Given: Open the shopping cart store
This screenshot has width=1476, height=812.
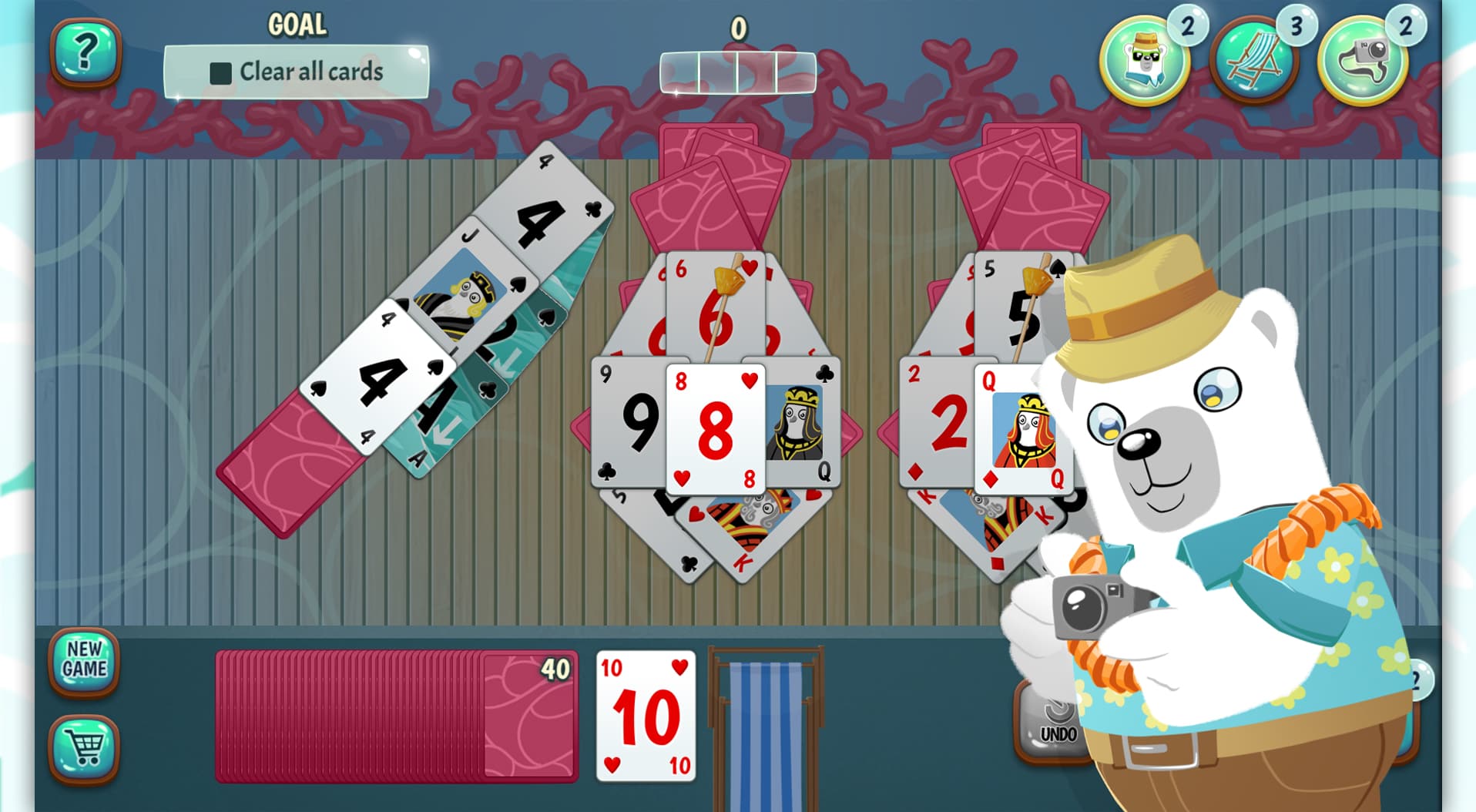Looking at the screenshot, I should pos(85,750).
